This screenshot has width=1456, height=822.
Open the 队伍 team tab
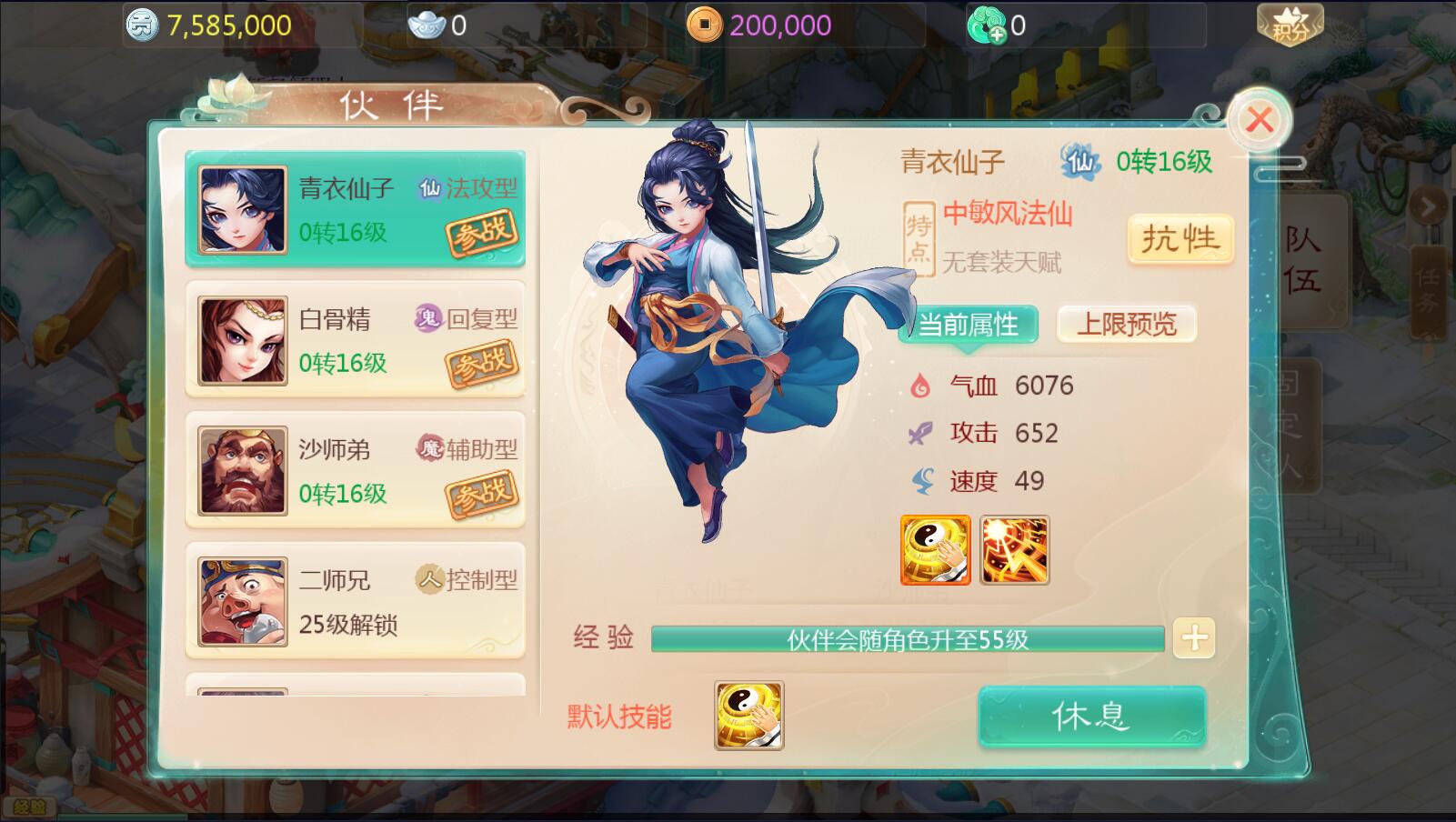click(1303, 260)
